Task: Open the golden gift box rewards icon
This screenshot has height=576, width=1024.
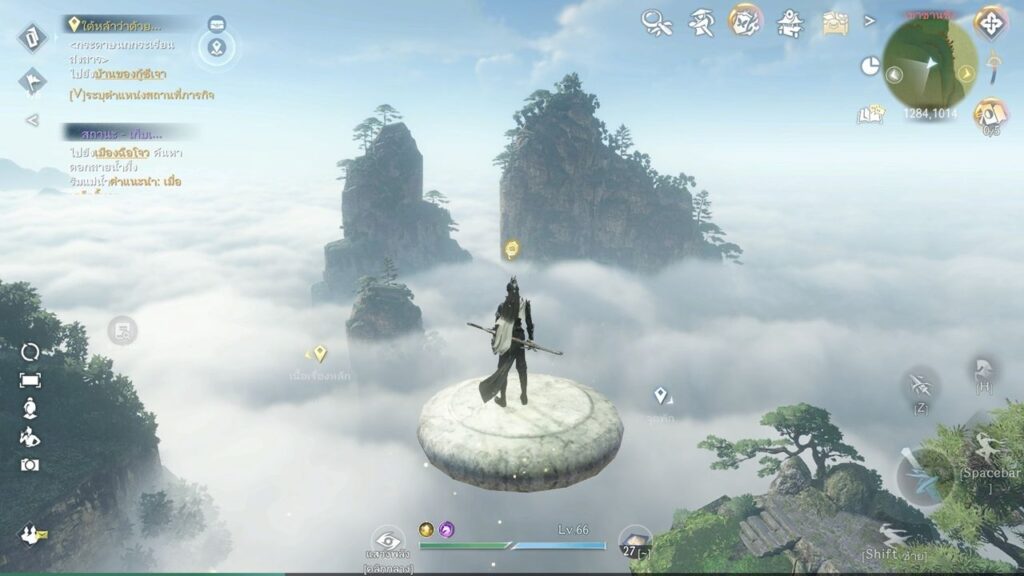Action: 835,21
